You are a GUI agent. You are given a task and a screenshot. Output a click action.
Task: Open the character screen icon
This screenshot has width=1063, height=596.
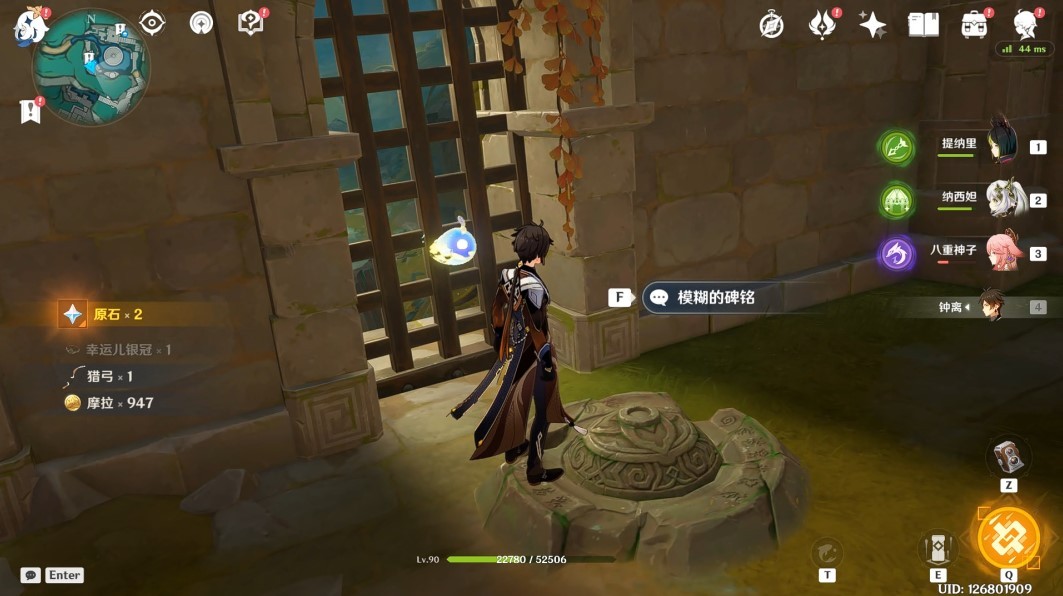coord(1025,25)
